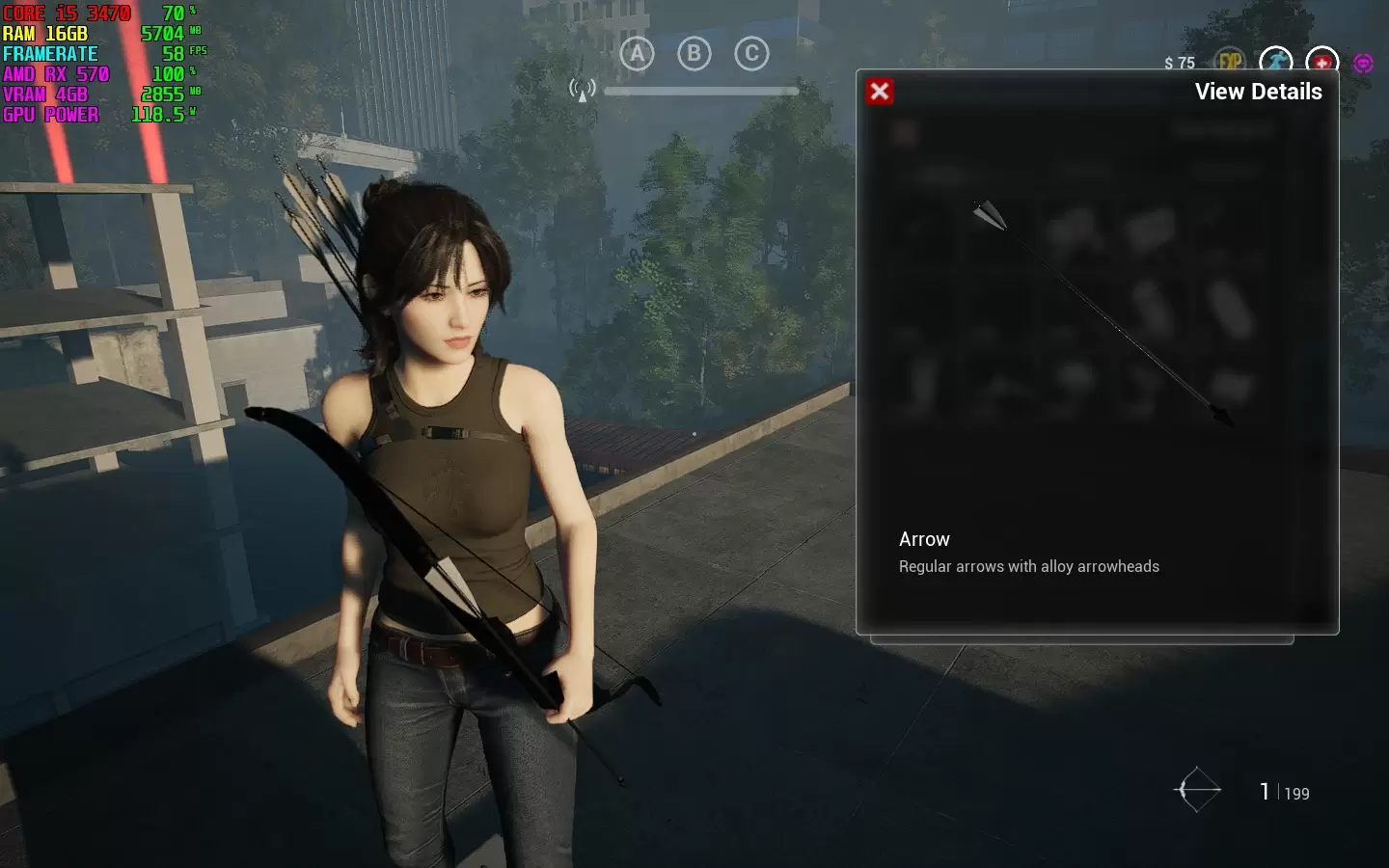
Task: Click the yellow EXP boost icon
Action: pos(1230,62)
